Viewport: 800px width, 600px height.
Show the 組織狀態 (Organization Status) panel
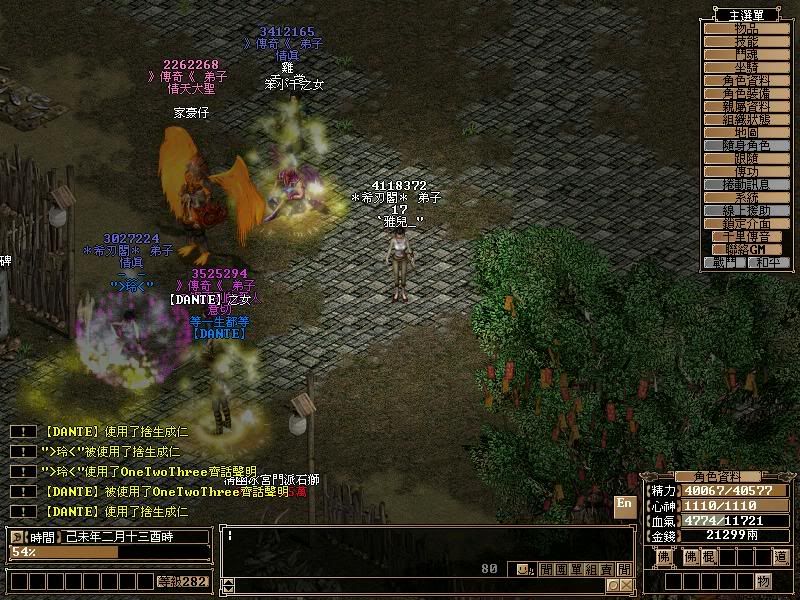[746, 119]
